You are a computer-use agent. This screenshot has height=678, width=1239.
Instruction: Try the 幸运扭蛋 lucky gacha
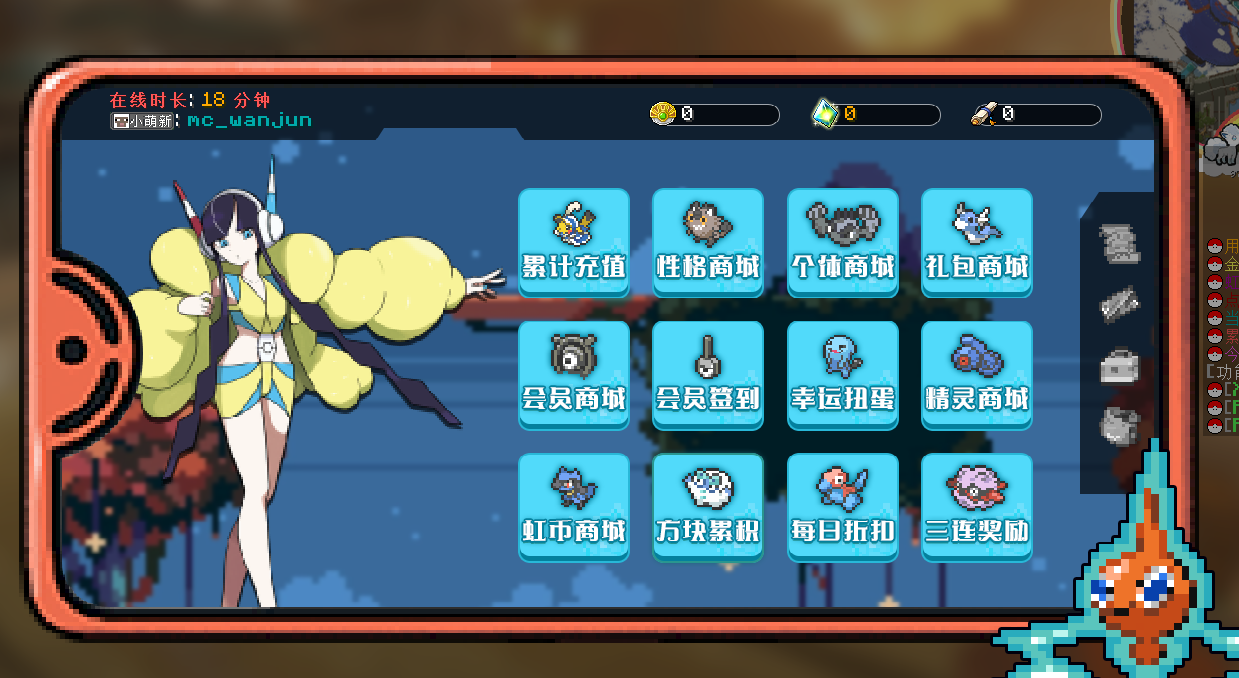click(x=842, y=375)
